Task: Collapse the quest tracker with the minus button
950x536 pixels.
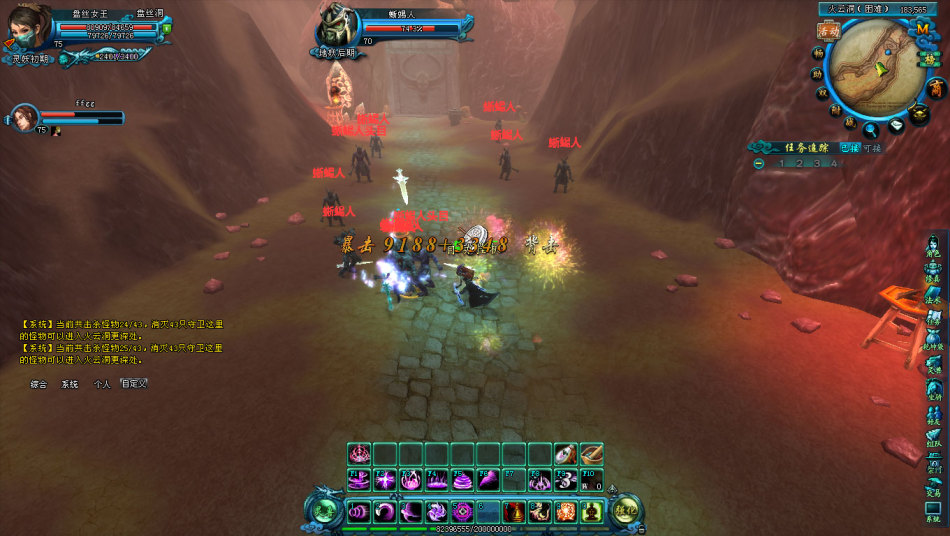Action: (760, 163)
